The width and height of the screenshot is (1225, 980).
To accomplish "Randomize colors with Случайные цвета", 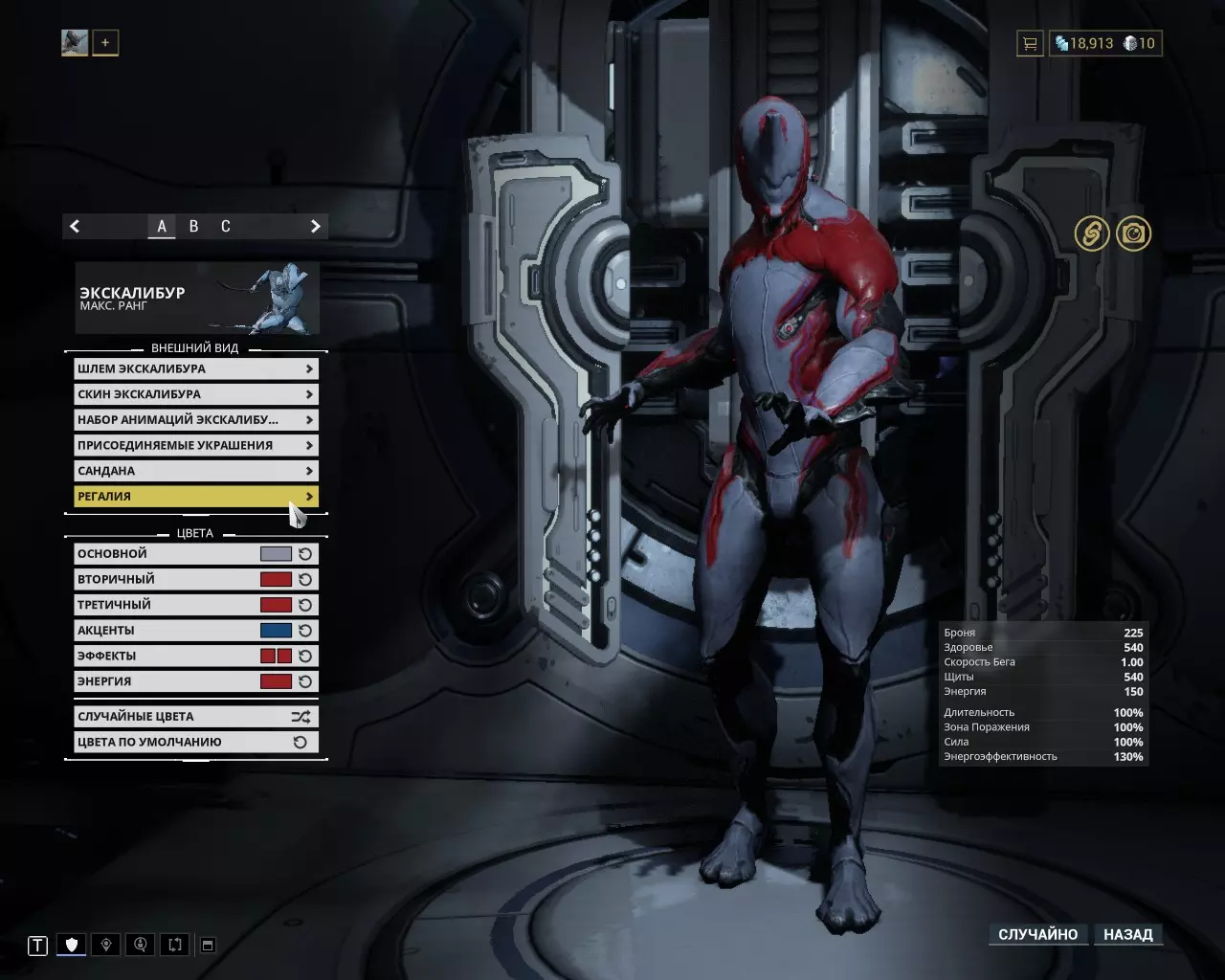I will click(x=195, y=716).
